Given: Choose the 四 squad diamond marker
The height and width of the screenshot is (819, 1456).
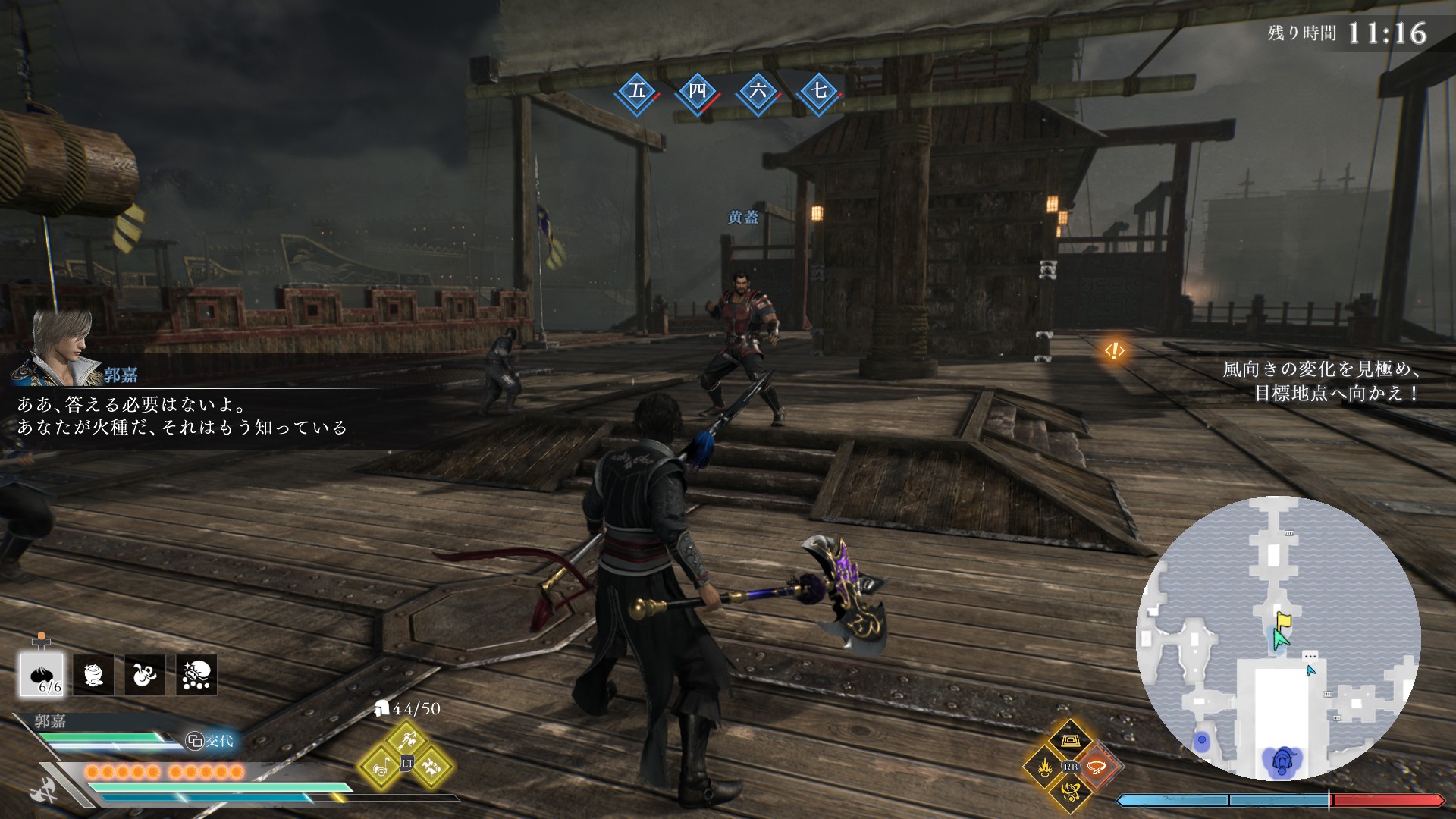Looking at the screenshot, I should [x=697, y=92].
